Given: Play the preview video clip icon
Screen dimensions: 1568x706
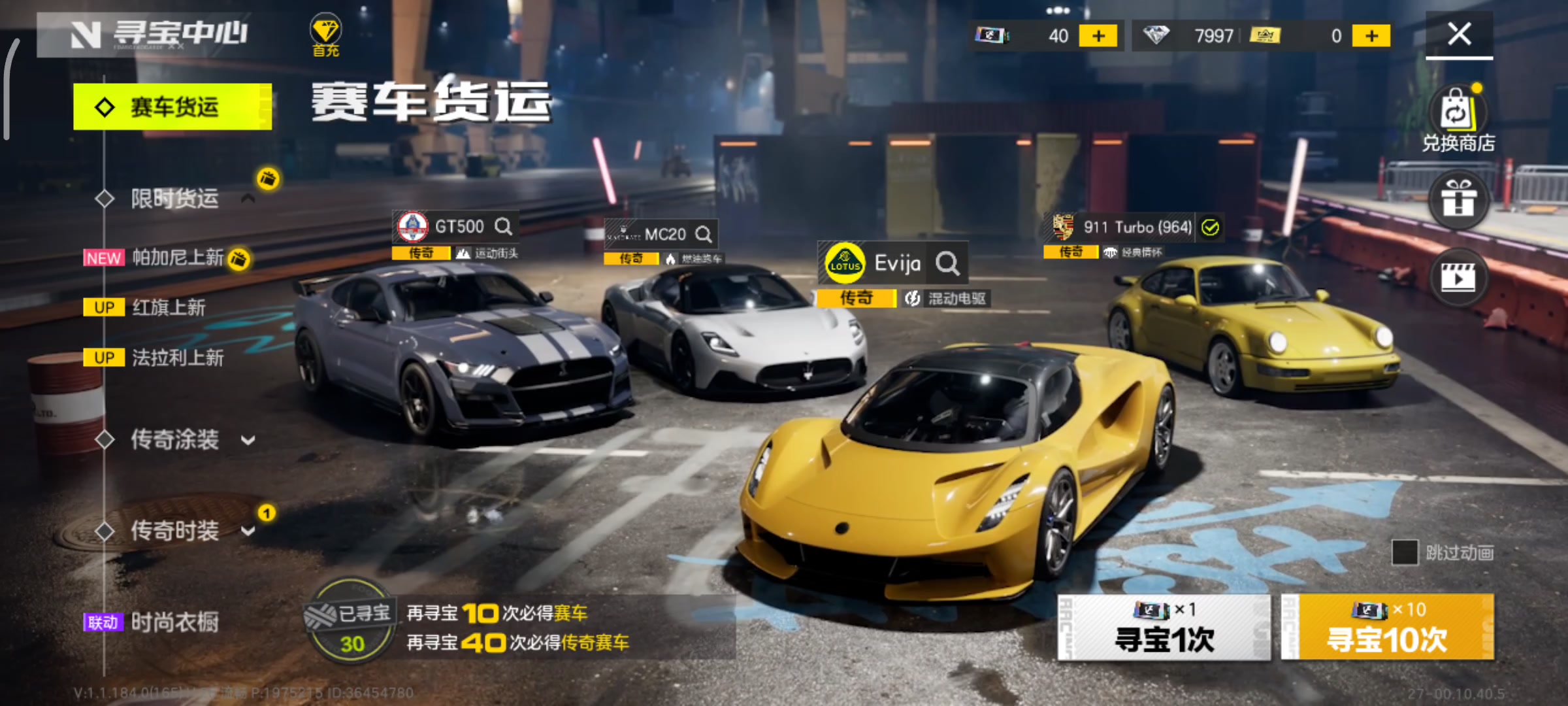Looking at the screenshot, I should [1458, 278].
